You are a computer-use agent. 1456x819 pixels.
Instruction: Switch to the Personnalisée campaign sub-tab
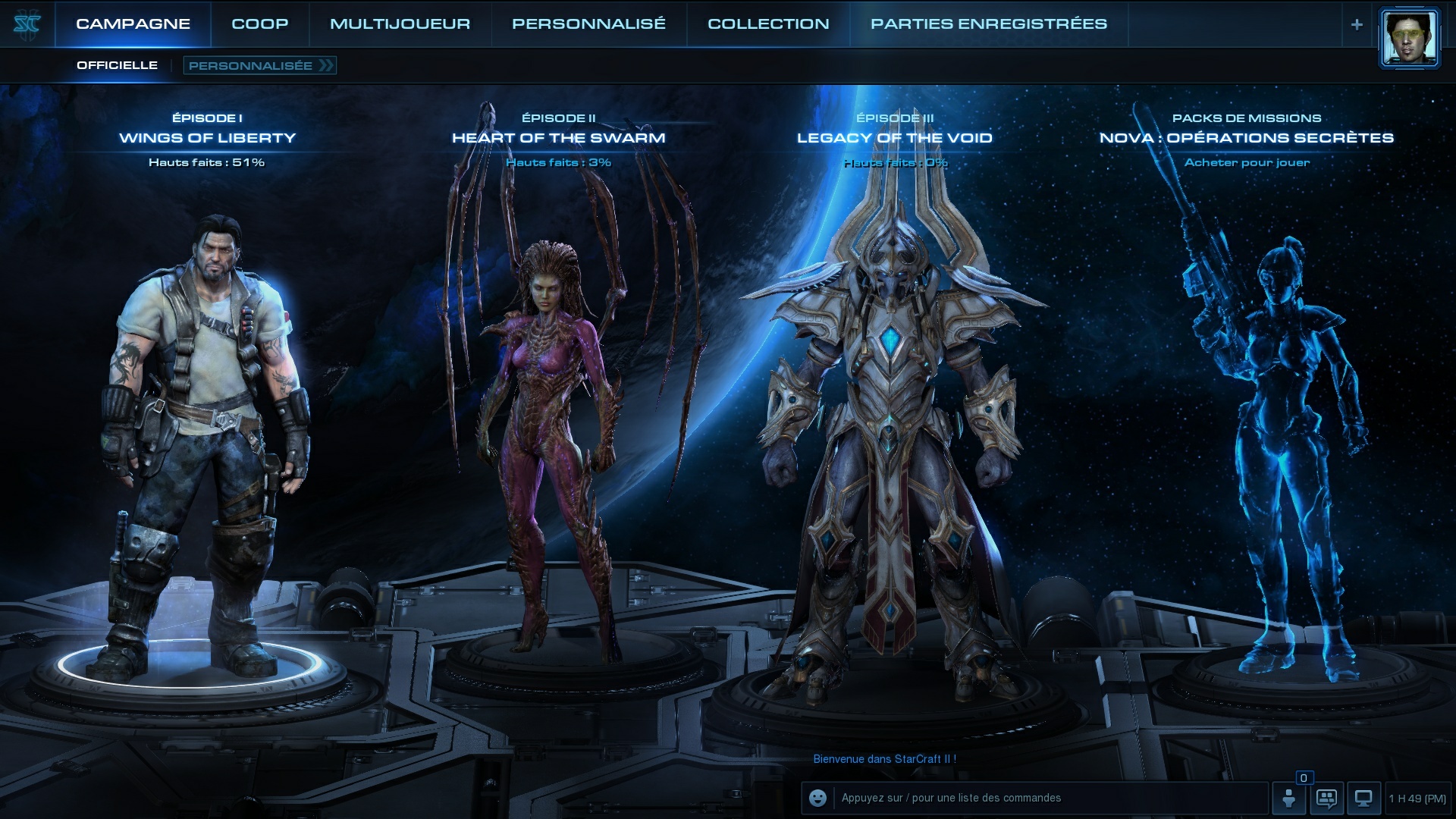259,65
